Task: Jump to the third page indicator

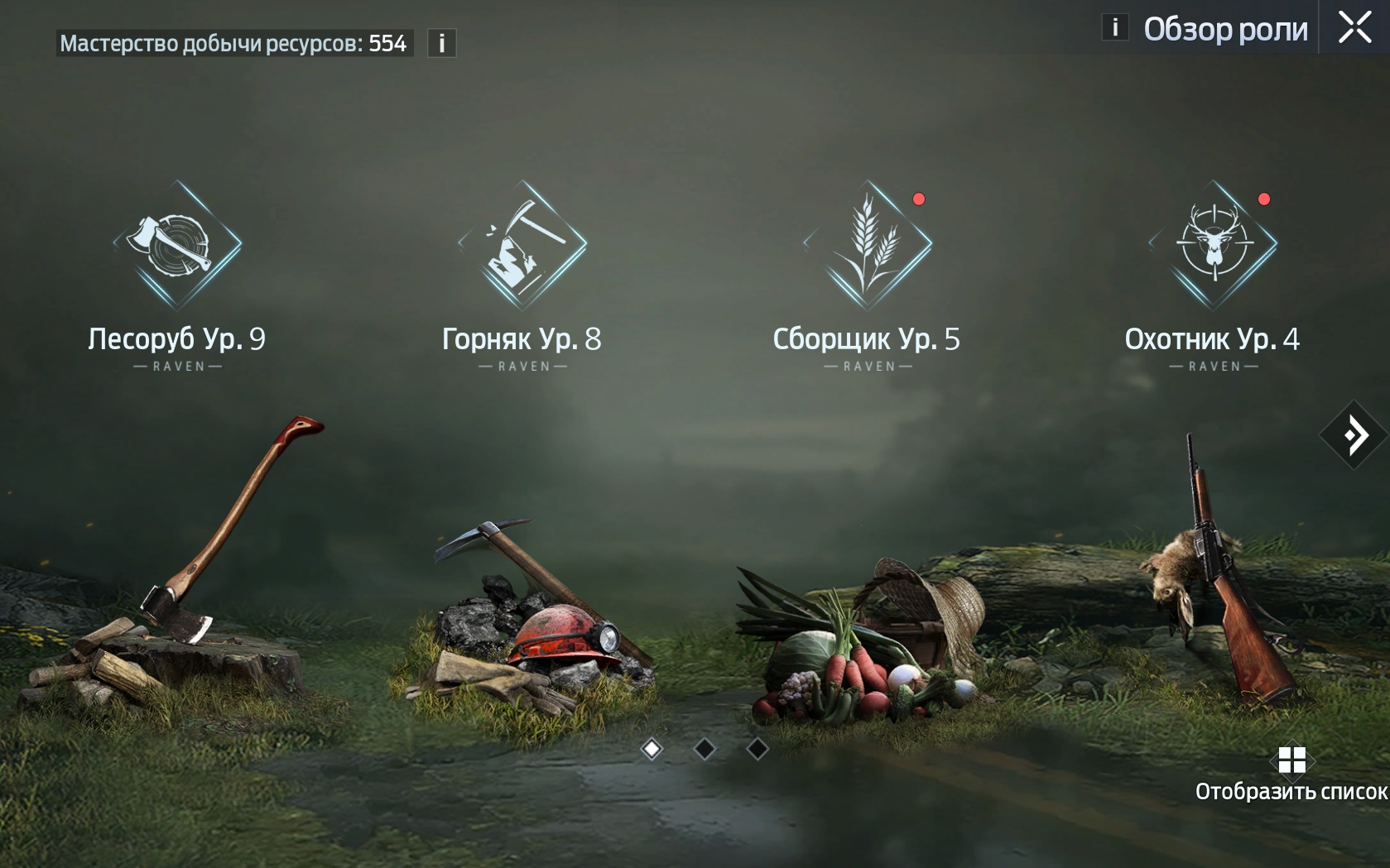Action: click(758, 749)
